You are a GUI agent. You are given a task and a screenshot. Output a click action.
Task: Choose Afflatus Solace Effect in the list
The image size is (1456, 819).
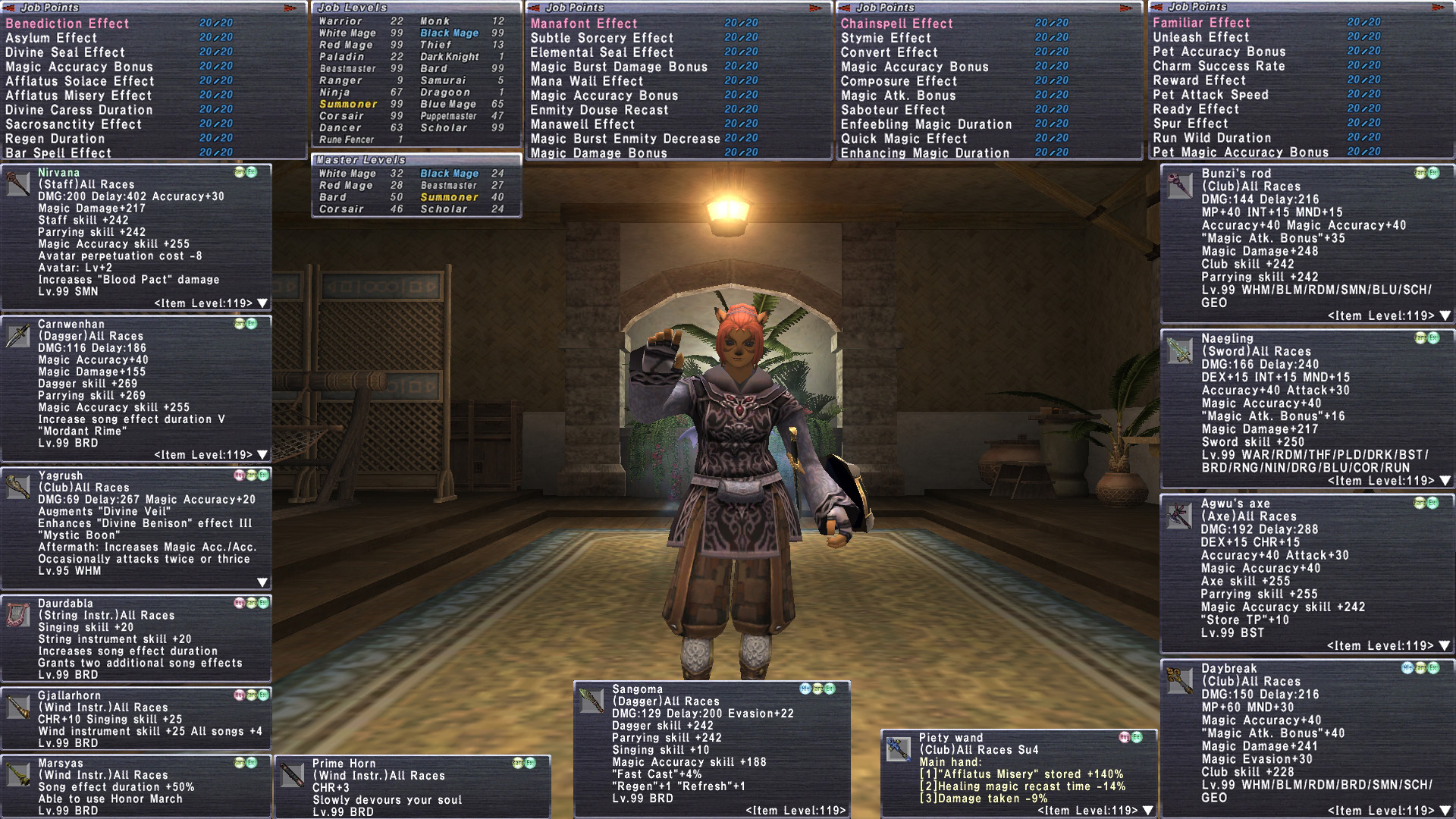[x=80, y=81]
